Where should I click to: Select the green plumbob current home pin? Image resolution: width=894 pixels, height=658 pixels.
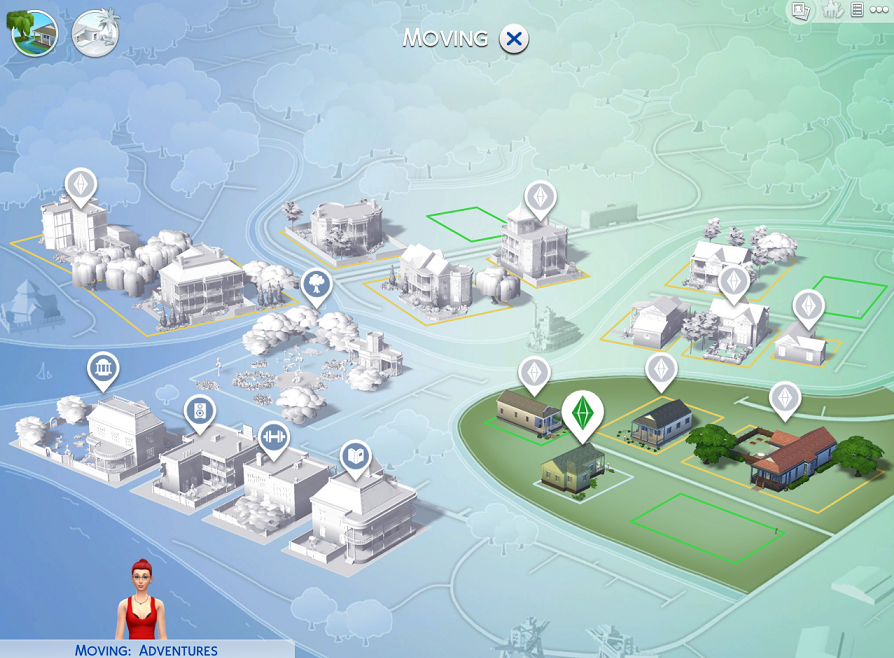pyautogui.click(x=582, y=412)
